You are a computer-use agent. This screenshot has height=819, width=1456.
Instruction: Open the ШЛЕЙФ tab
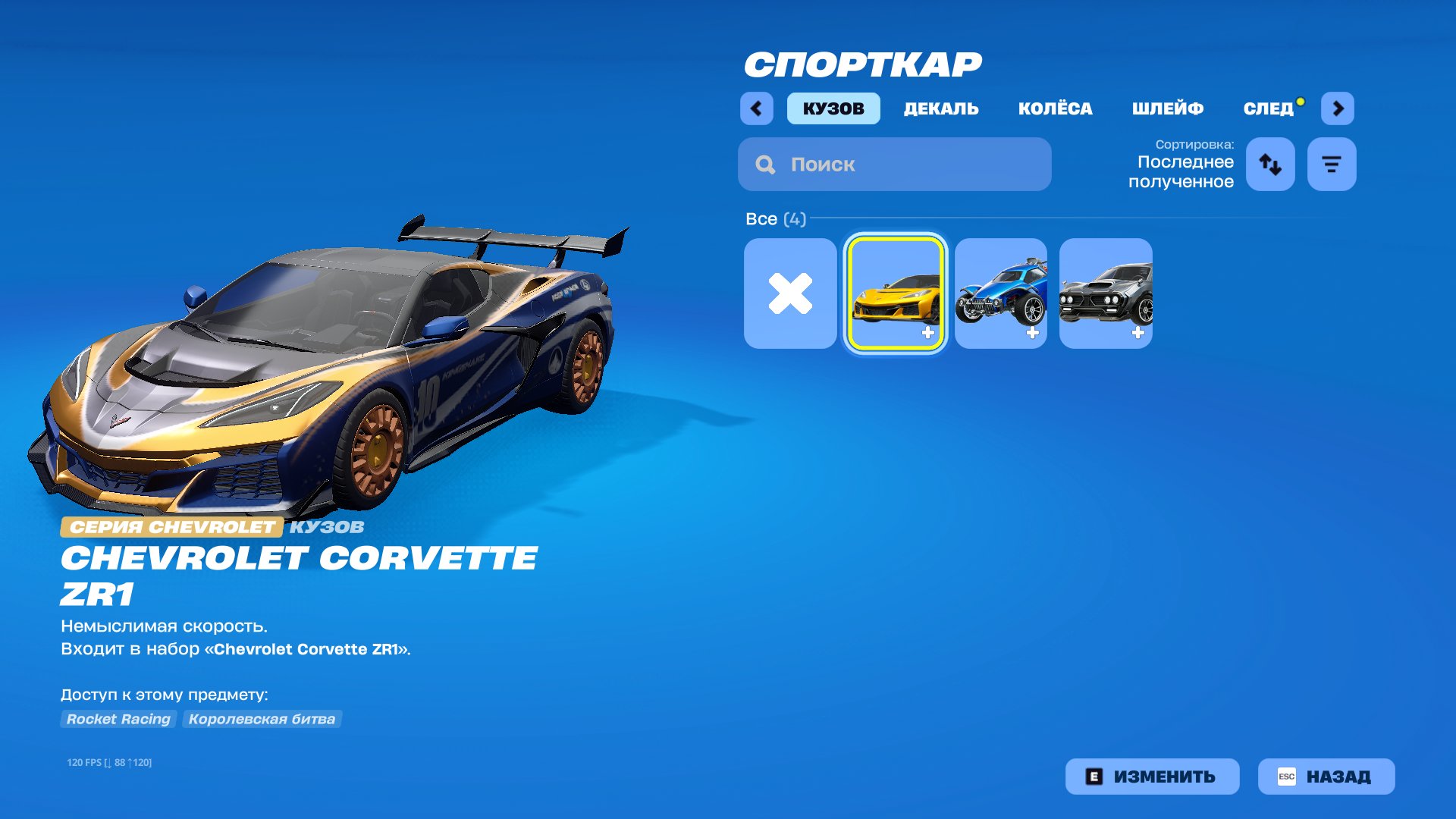pos(1168,108)
